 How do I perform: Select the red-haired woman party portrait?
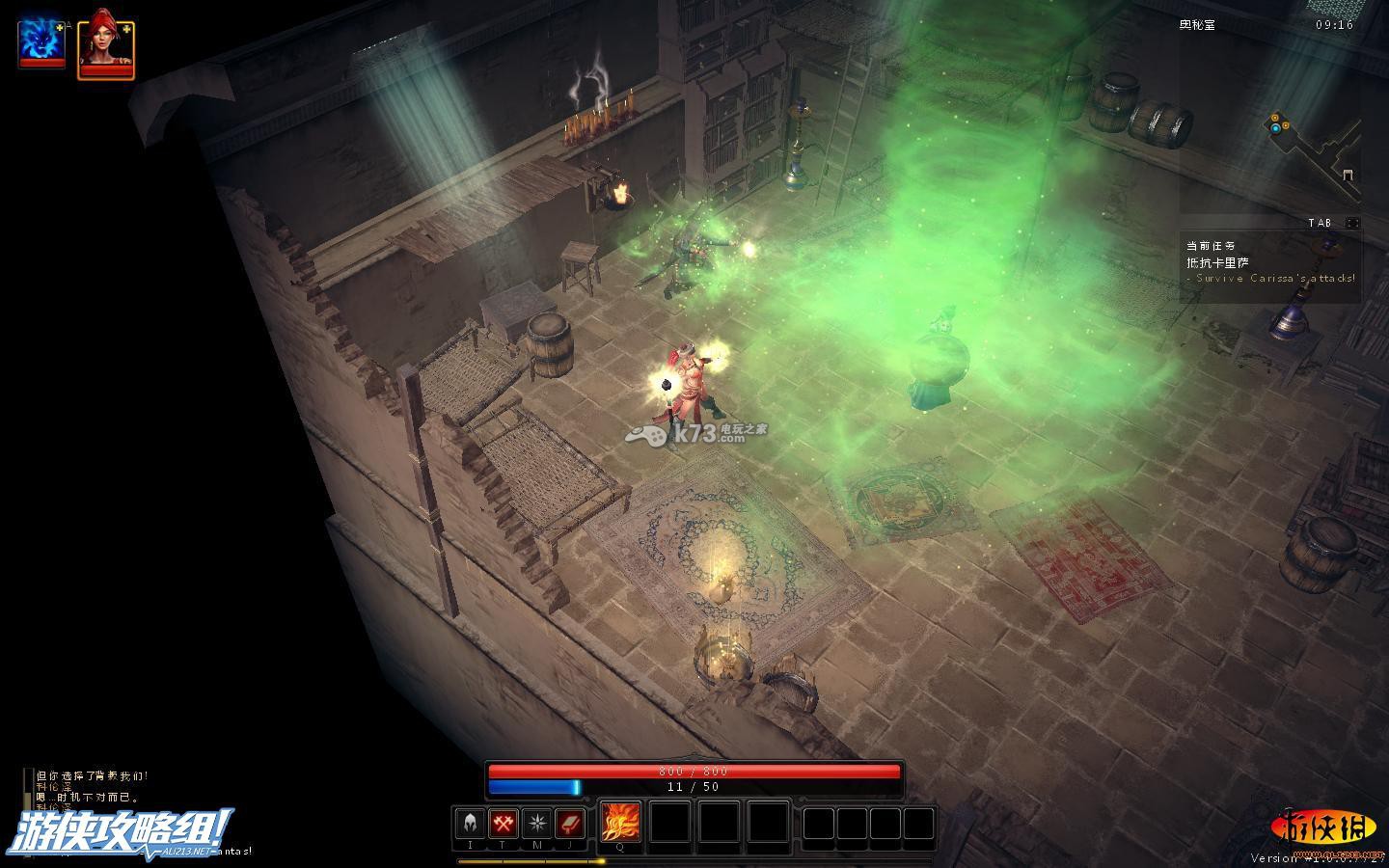click(105, 41)
